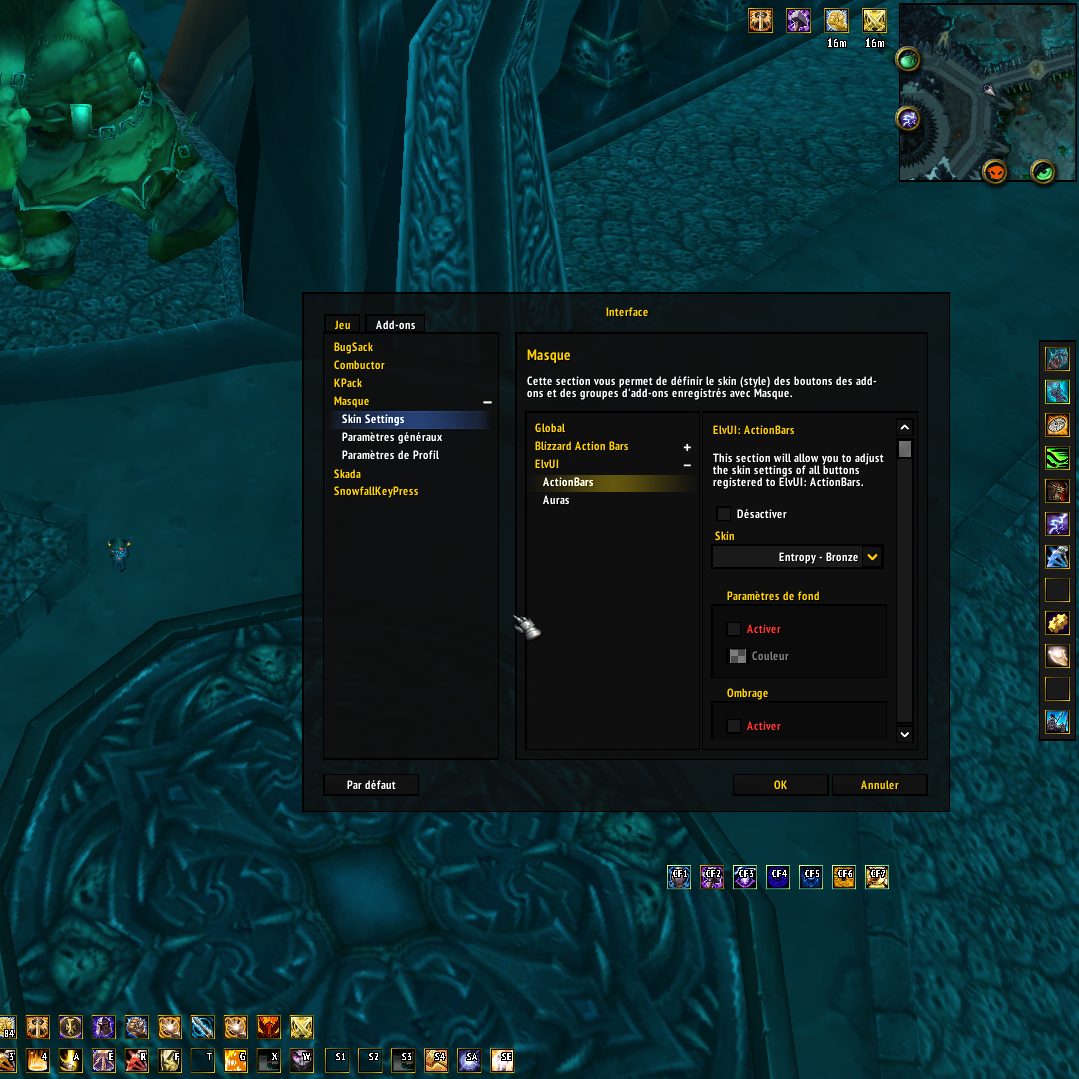Select Paramètres généraux under Masque
1079x1079 pixels.
[x=392, y=437]
